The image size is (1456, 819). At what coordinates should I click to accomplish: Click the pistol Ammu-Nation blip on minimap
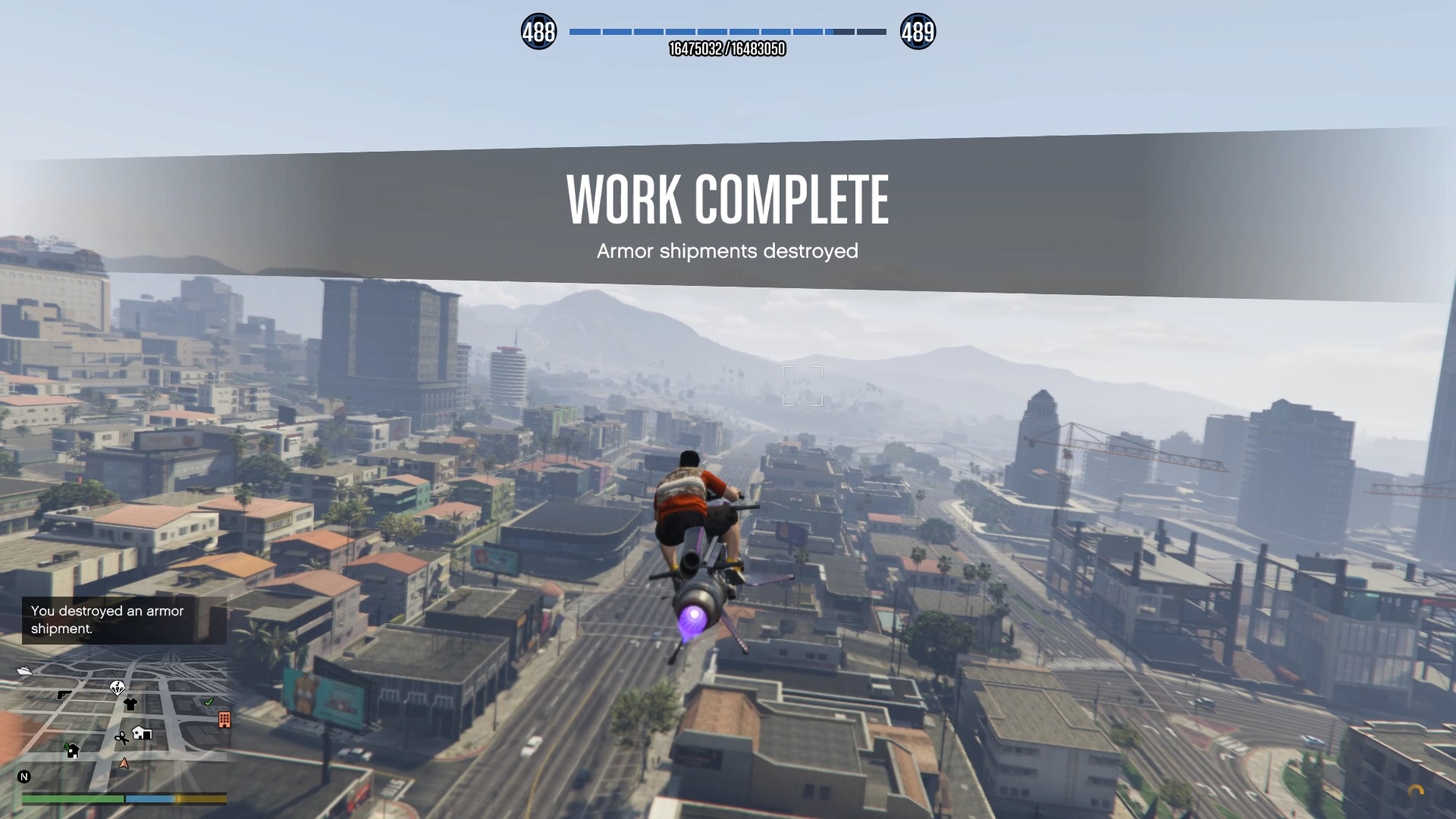pyautogui.click(x=64, y=694)
